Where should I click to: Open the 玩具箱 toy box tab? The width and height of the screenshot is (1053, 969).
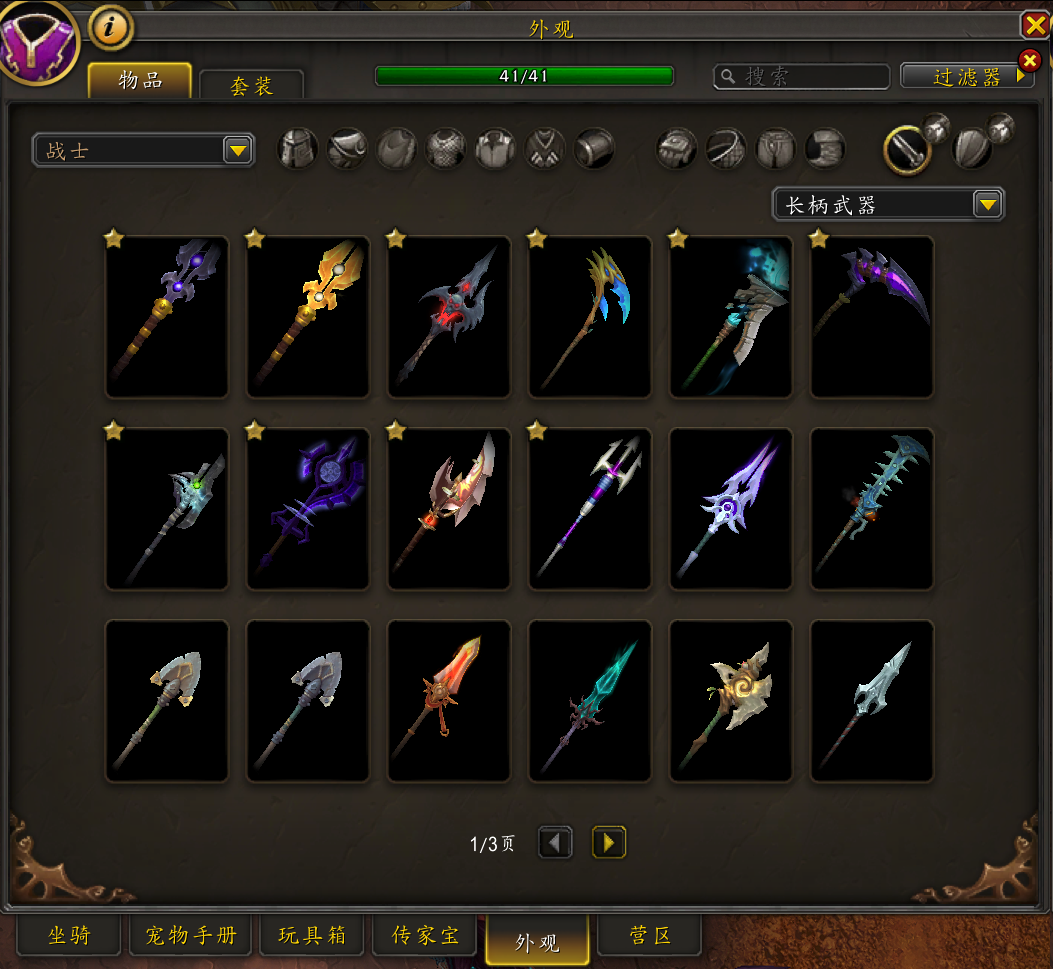pos(312,936)
